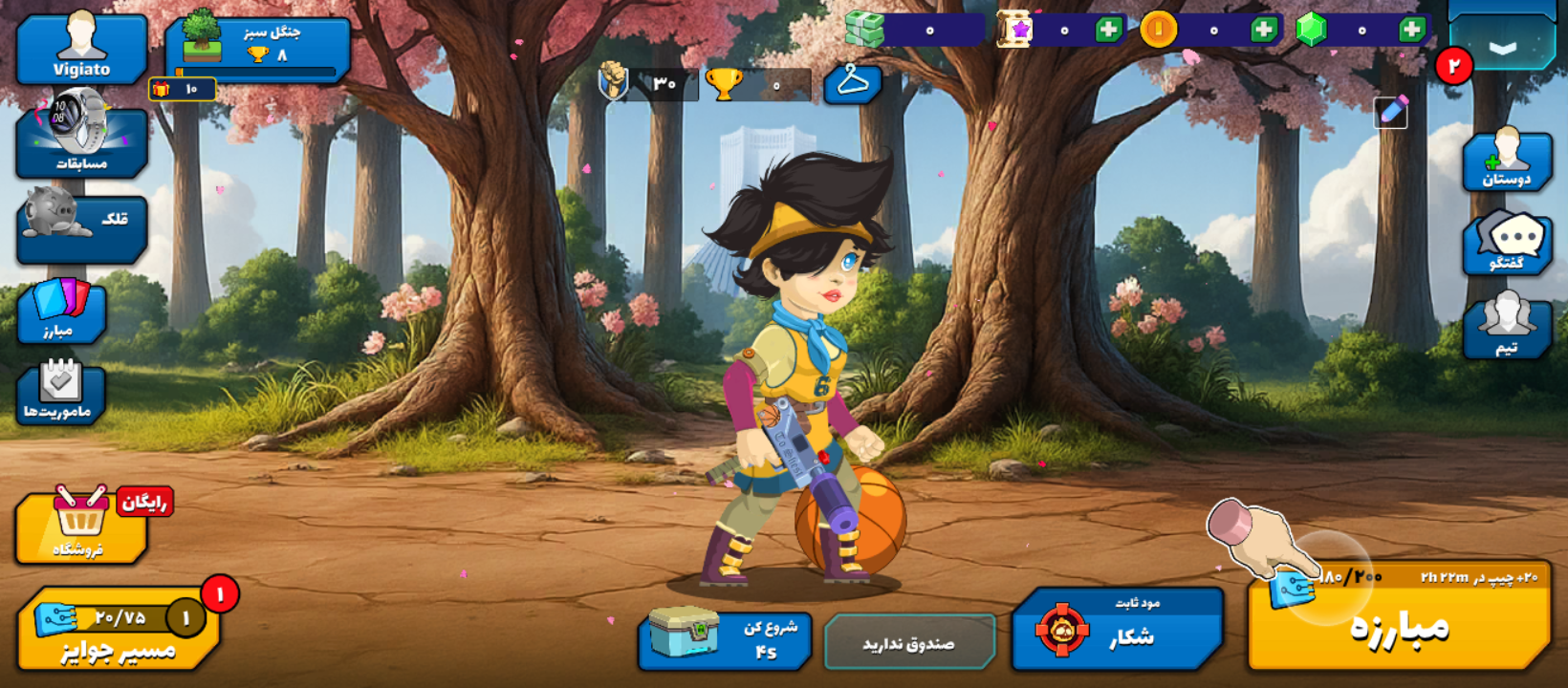Open the تیم team menu
The height and width of the screenshot is (688, 1568).
coord(1507,328)
